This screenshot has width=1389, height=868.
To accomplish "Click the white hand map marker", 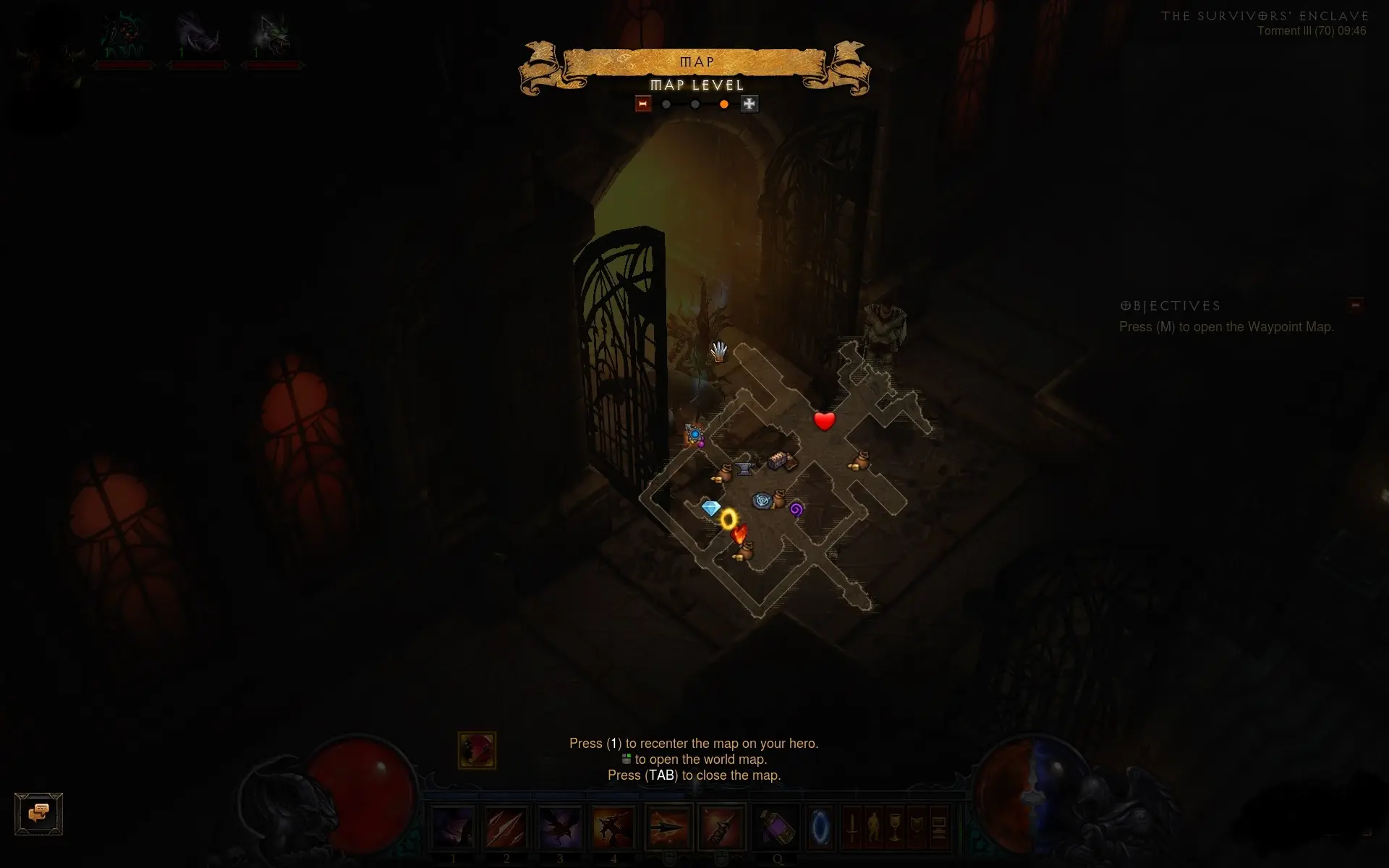I will [x=718, y=352].
